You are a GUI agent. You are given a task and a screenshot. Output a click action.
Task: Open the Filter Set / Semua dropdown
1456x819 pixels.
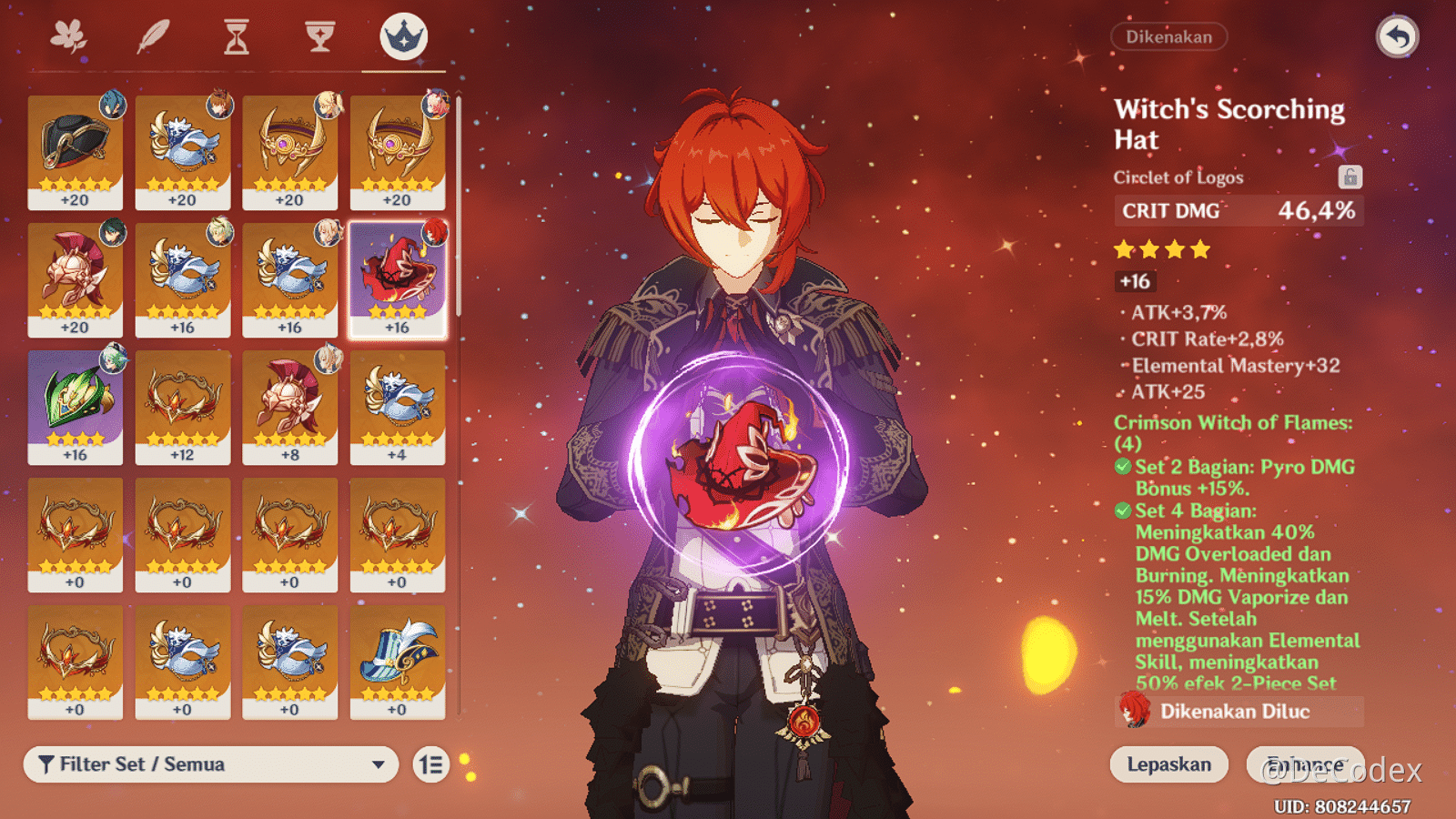pyautogui.click(x=209, y=764)
